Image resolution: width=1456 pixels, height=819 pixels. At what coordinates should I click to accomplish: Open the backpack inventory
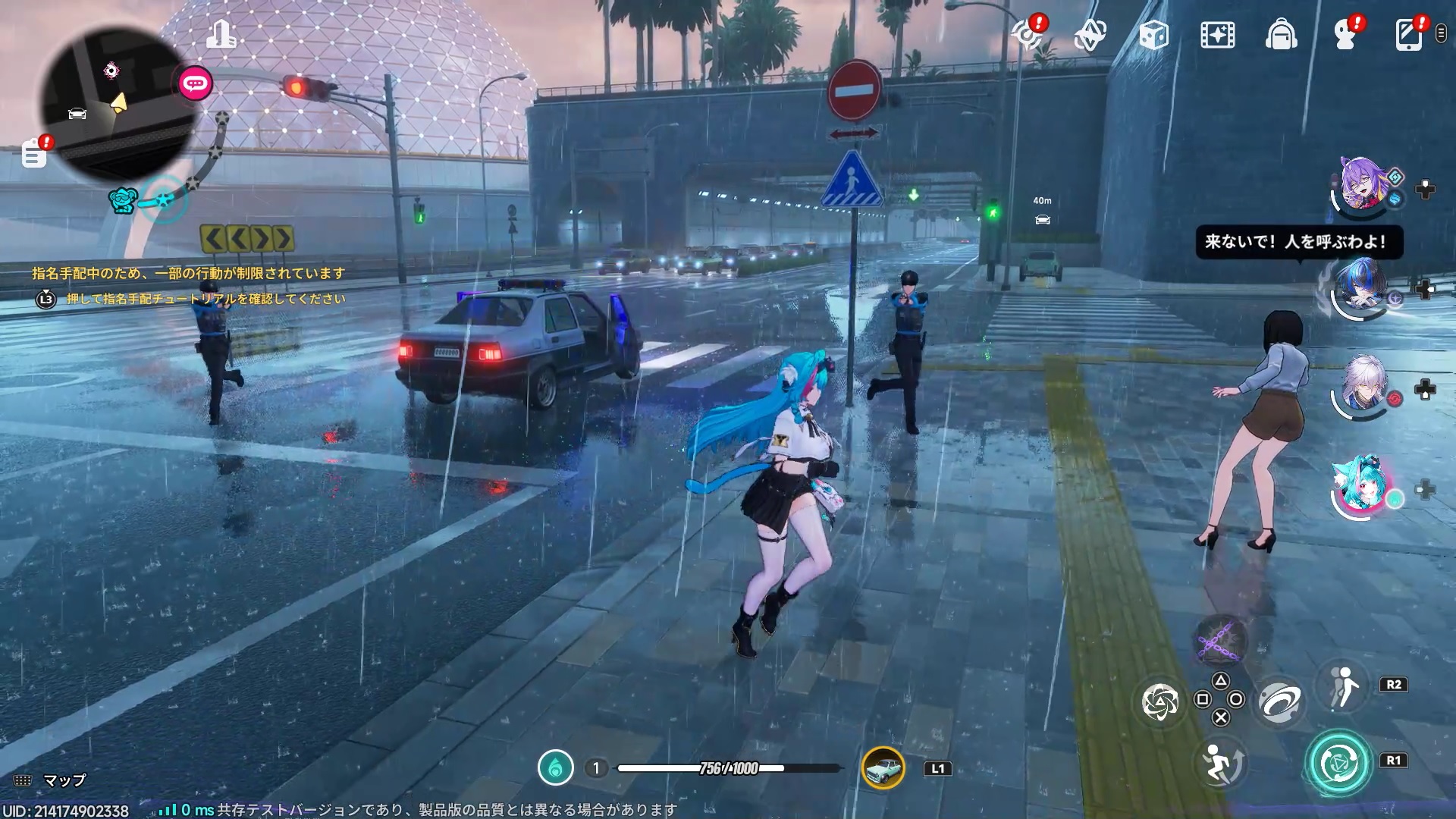click(x=1281, y=35)
